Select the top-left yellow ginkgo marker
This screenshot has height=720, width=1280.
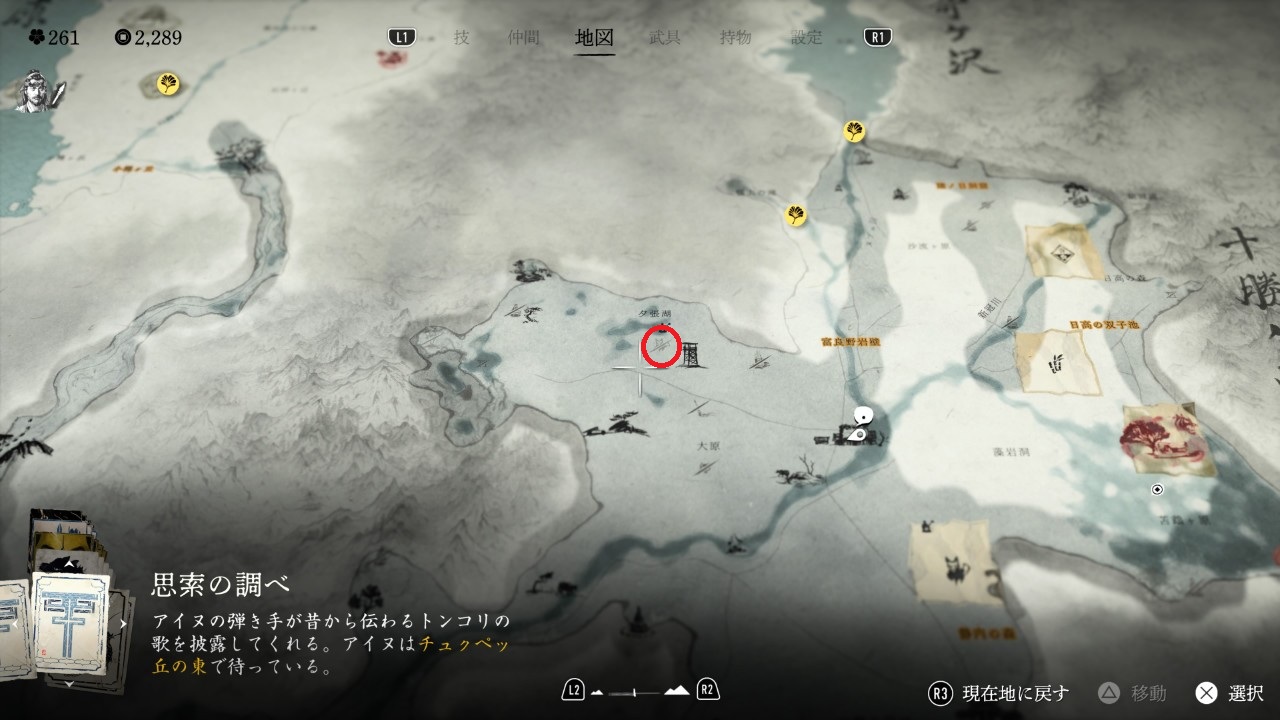click(x=168, y=84)
